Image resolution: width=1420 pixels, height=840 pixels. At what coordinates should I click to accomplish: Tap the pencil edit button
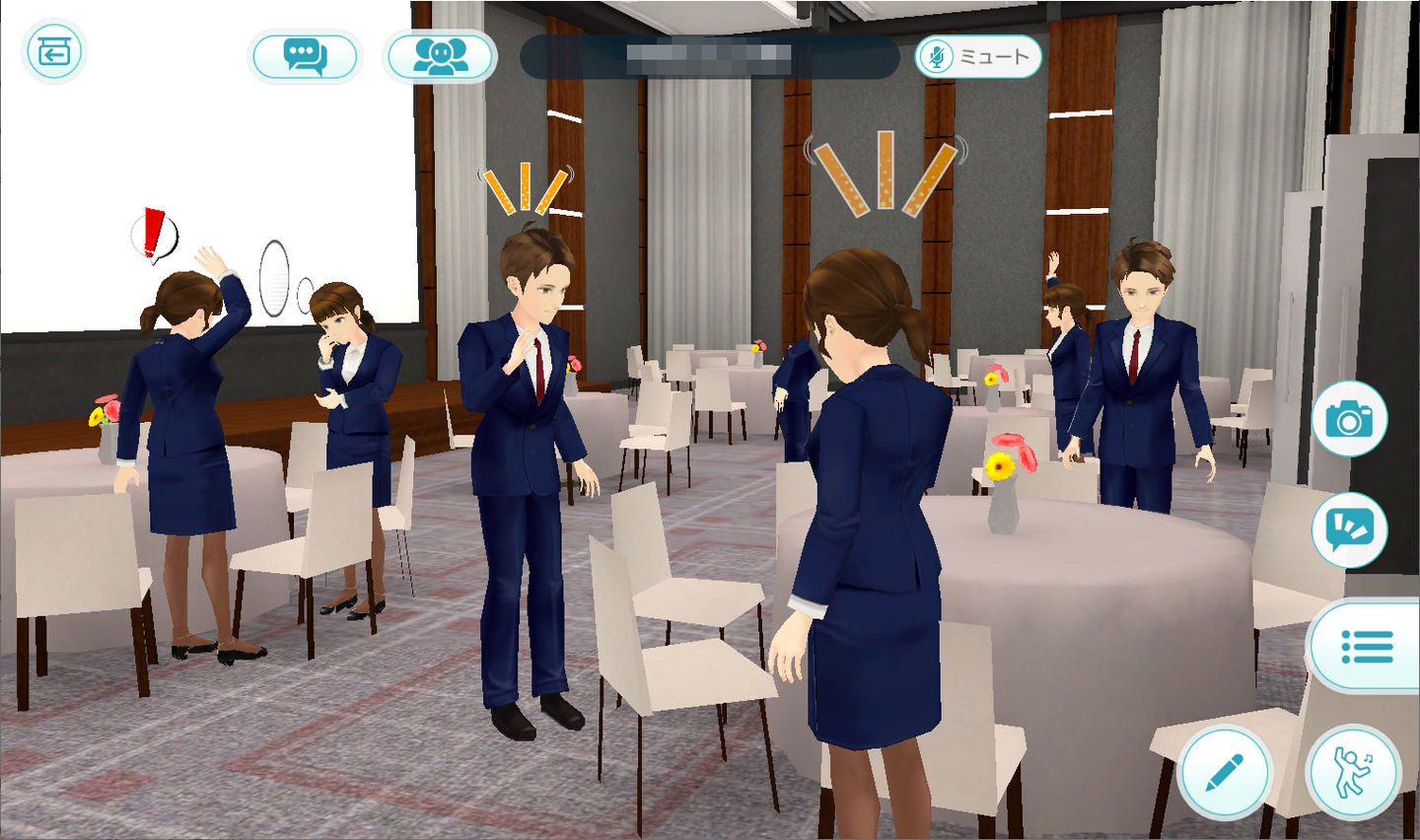click(x=1225, y=772)
